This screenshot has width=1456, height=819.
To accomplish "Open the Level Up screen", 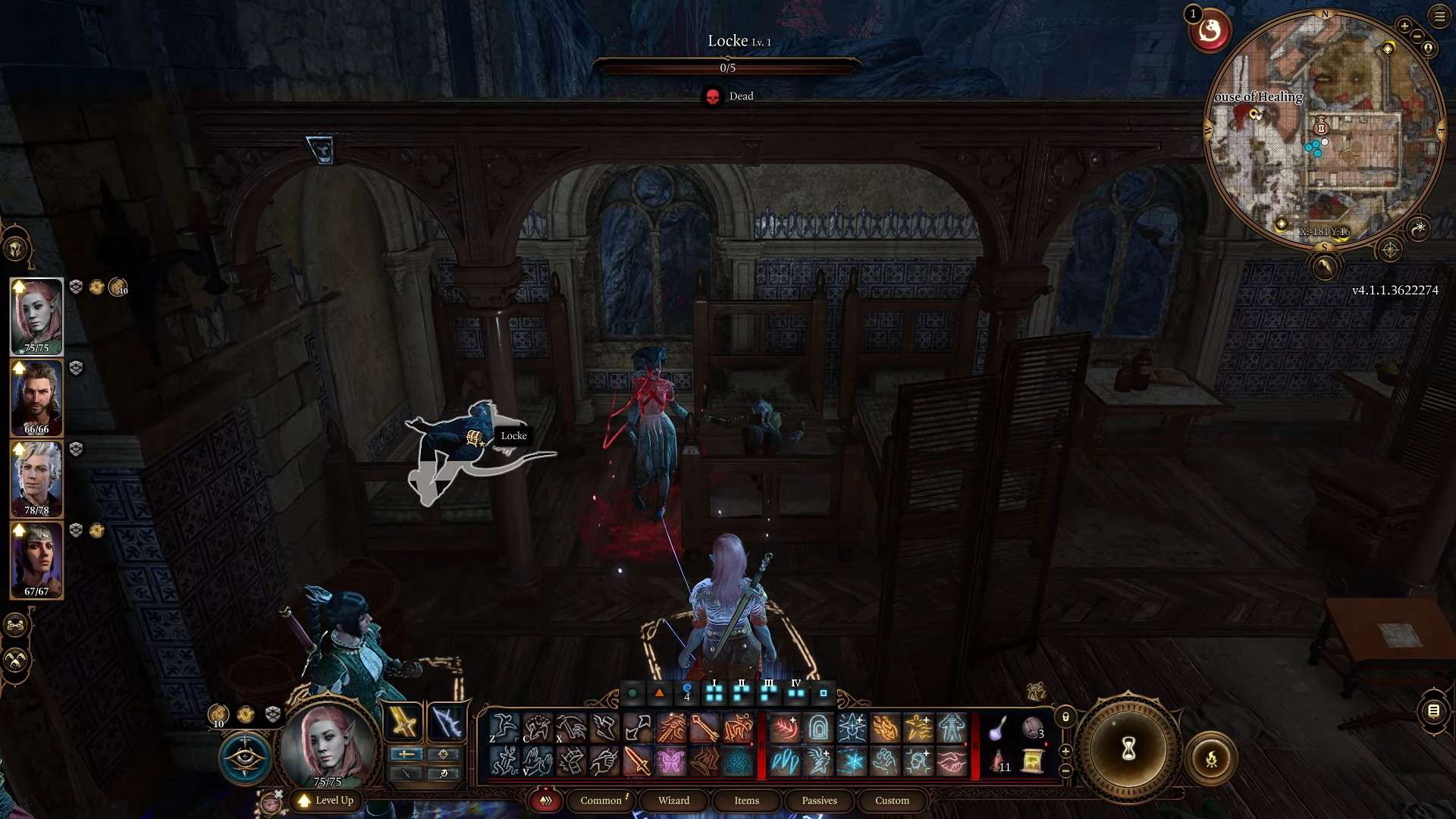I will click(x=327, y=801).
